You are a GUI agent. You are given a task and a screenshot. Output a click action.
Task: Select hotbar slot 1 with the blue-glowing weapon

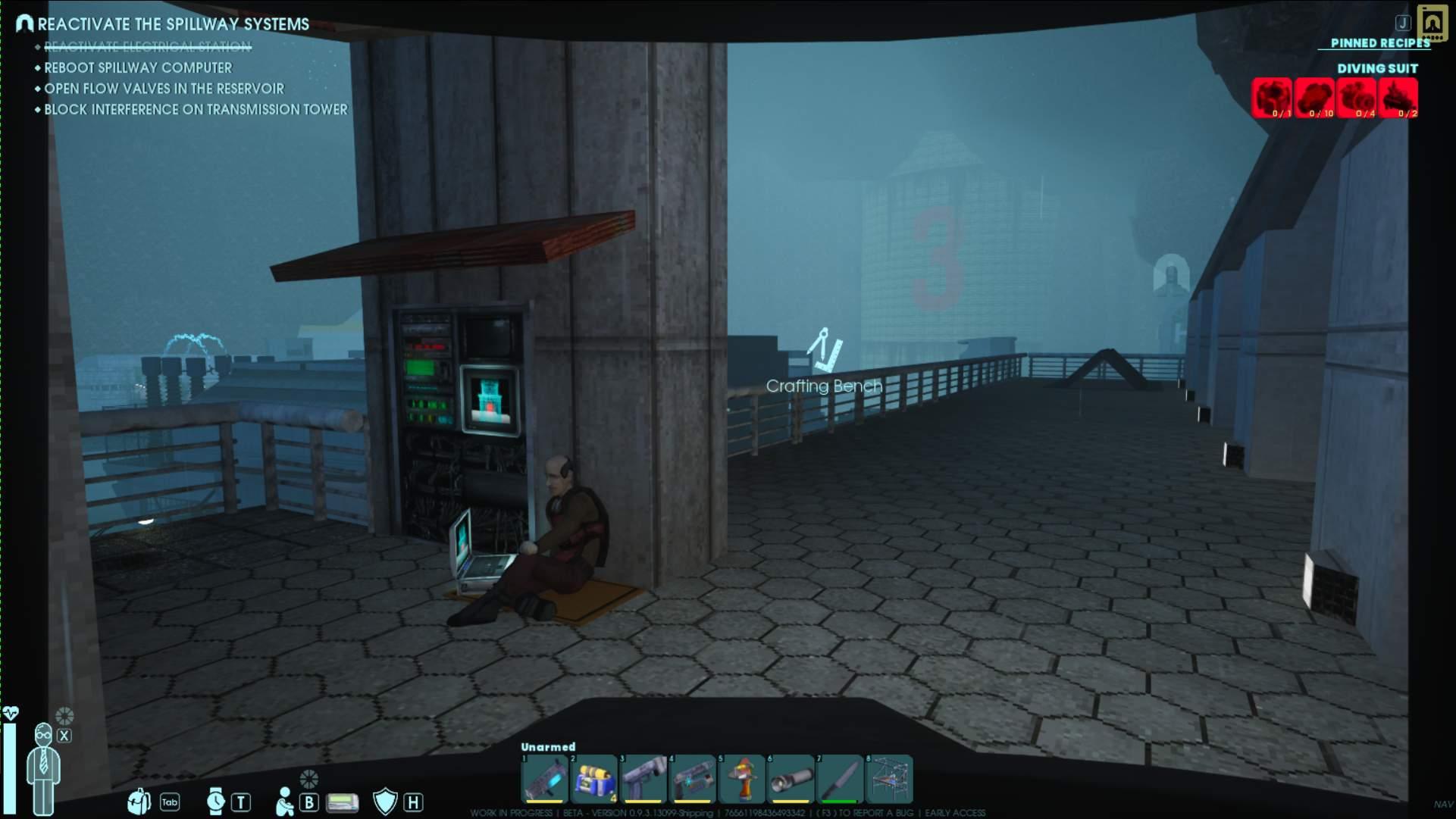[x=544, y=779]
